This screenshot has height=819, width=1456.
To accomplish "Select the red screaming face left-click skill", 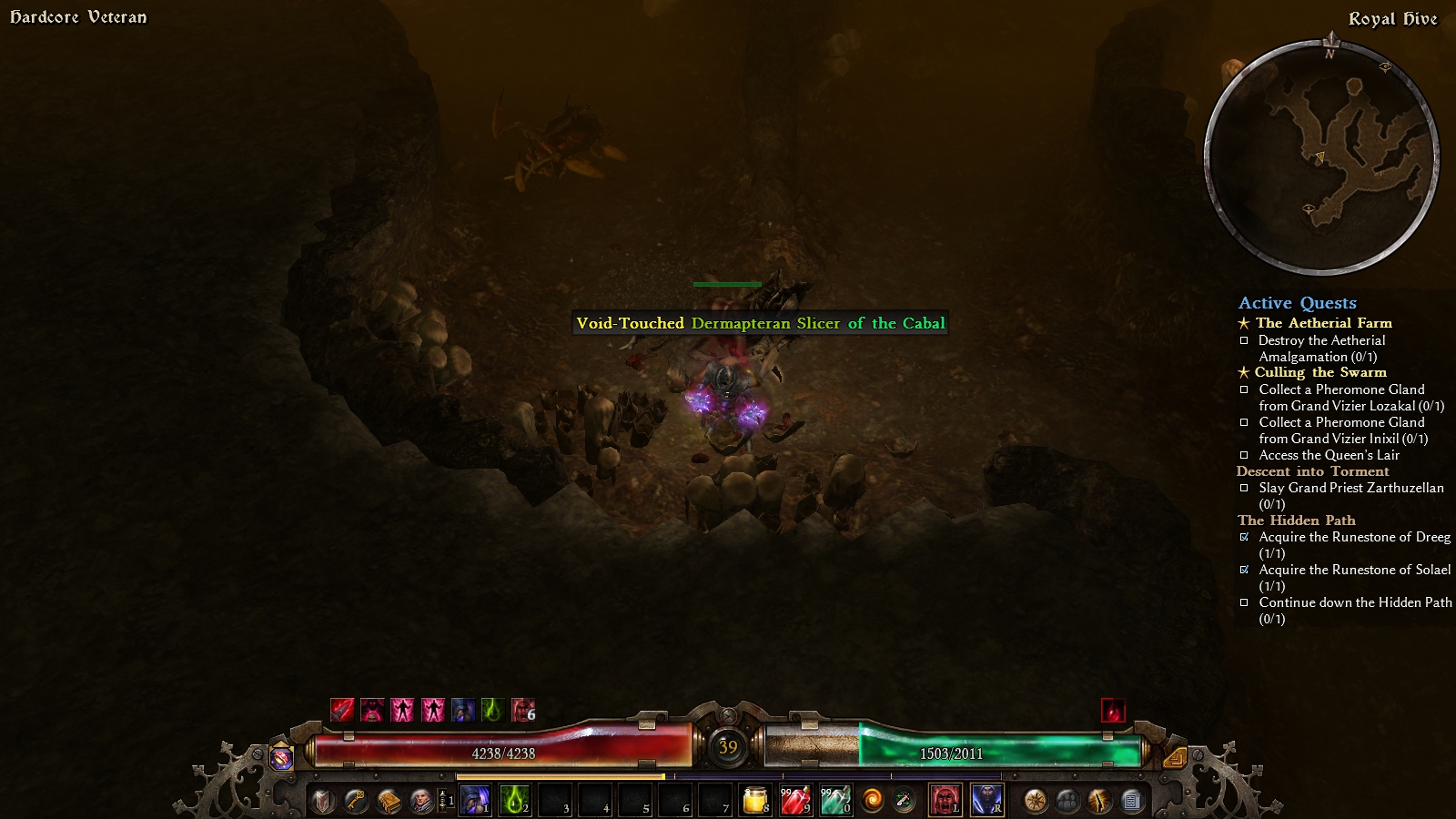I will click(945, 800).
